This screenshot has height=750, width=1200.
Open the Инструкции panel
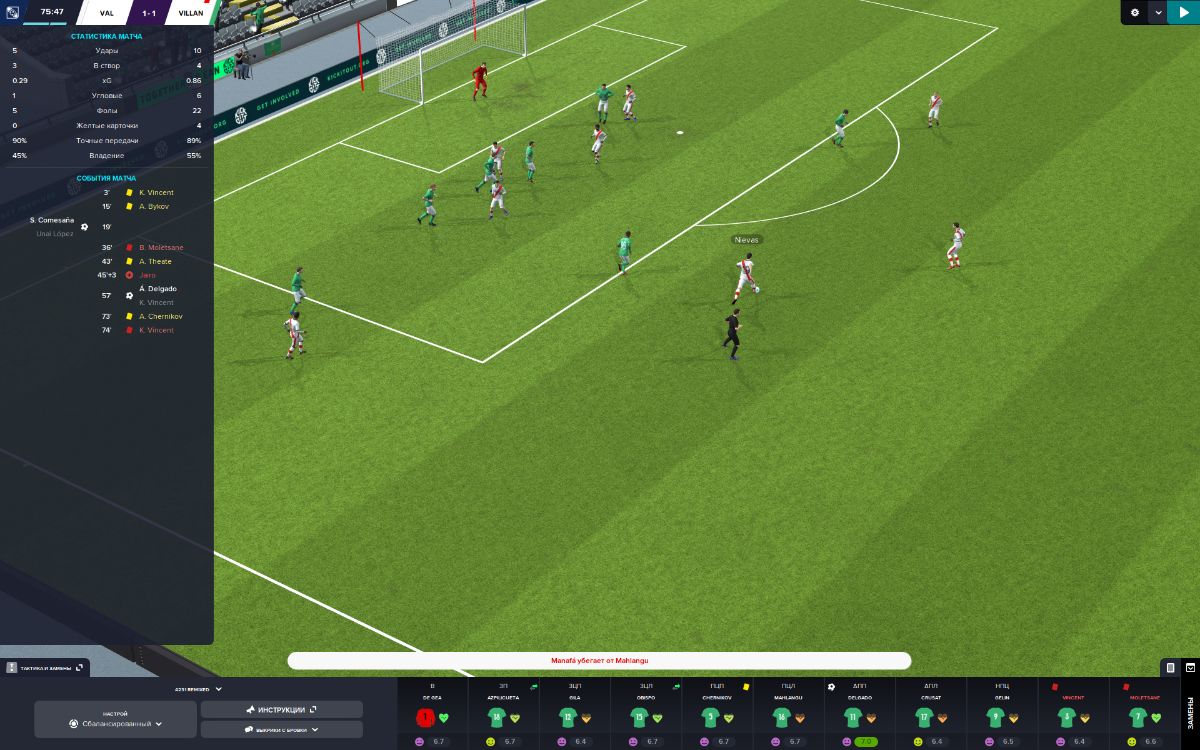281,709
